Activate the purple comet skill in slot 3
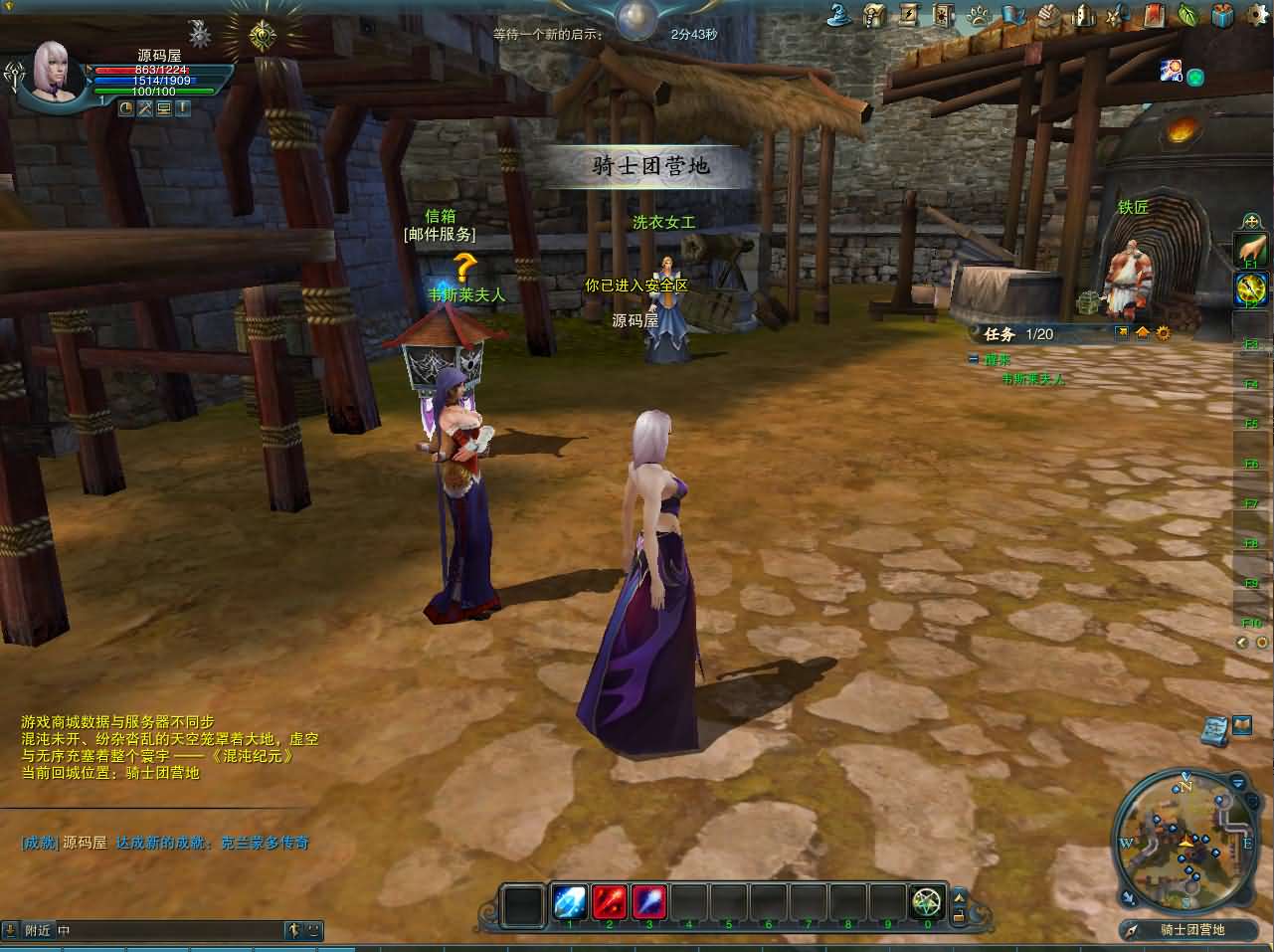 648,902
